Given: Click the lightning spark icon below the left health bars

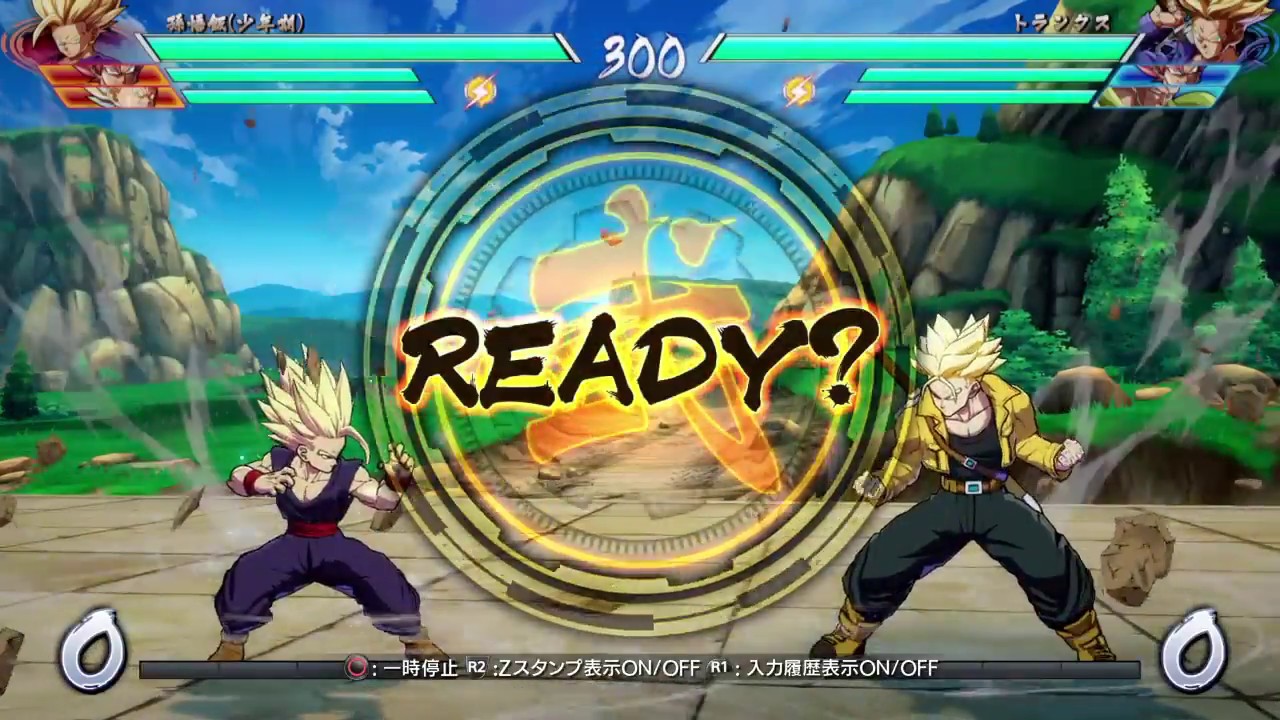Looking at the screenshot, I should pyautogui.click(x=479, y=90).
